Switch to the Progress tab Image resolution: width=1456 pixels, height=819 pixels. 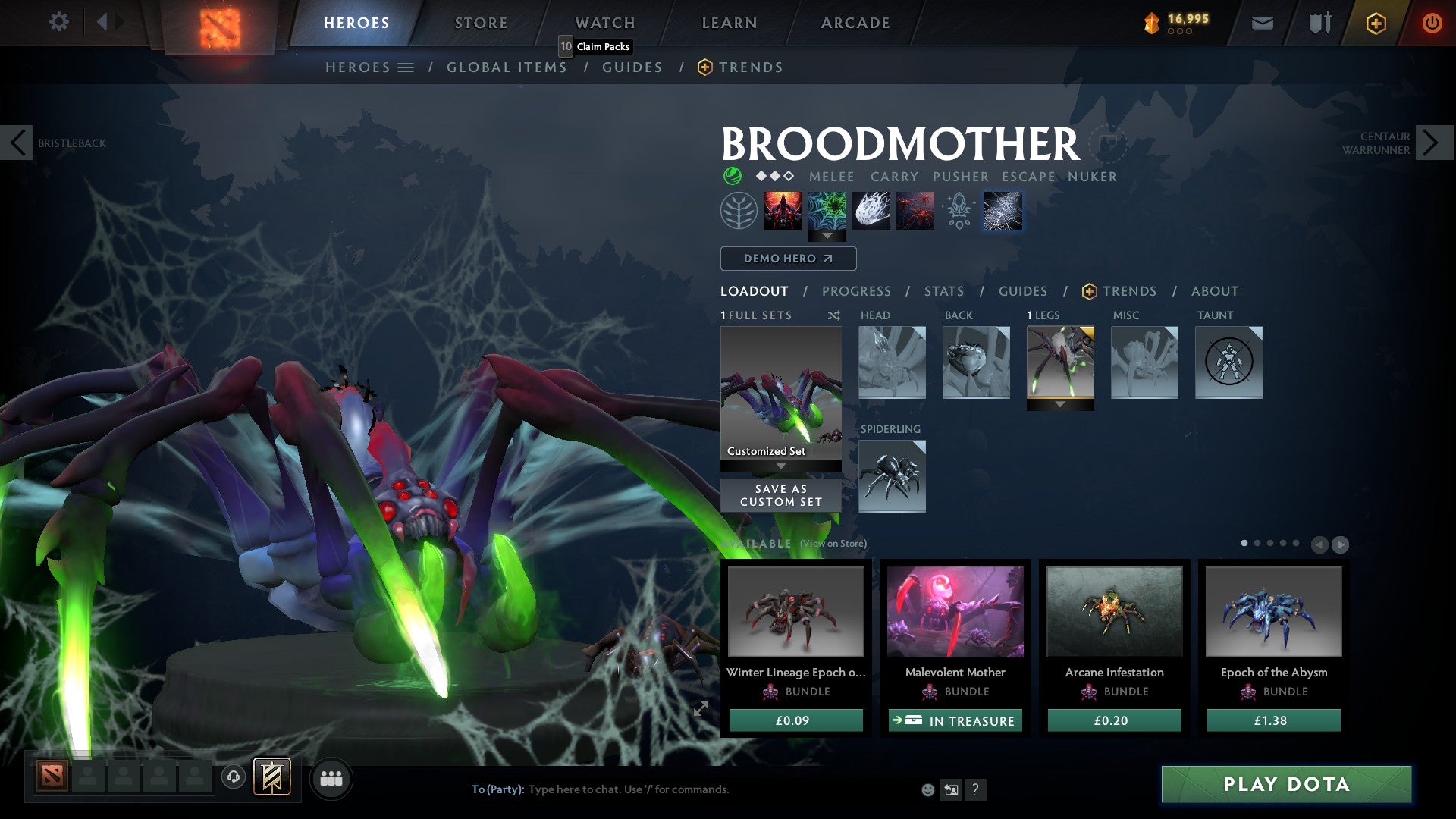857,291
